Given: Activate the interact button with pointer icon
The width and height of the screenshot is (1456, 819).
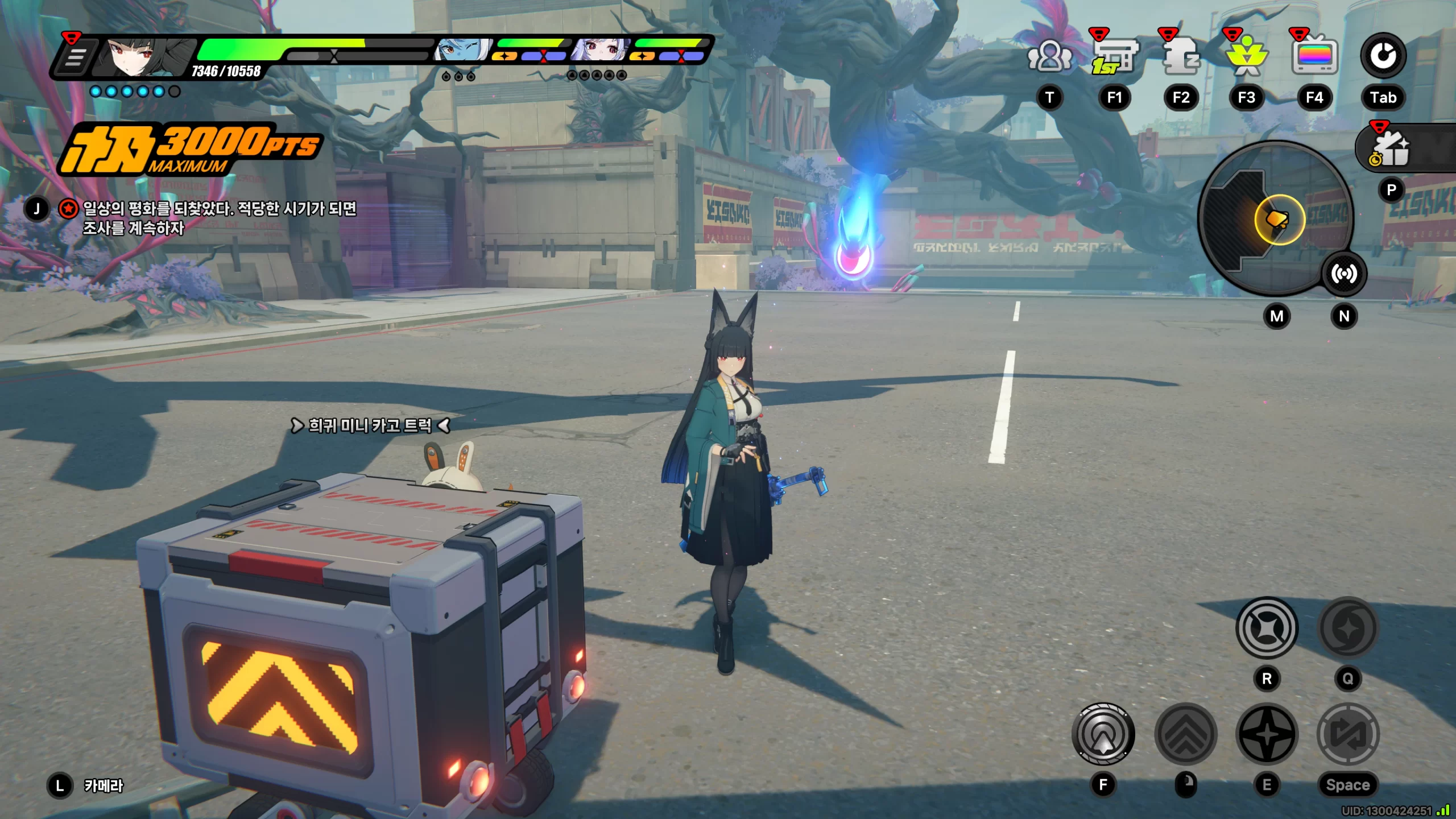Looking at the screenshot, I should click(x=1103, y=734).
